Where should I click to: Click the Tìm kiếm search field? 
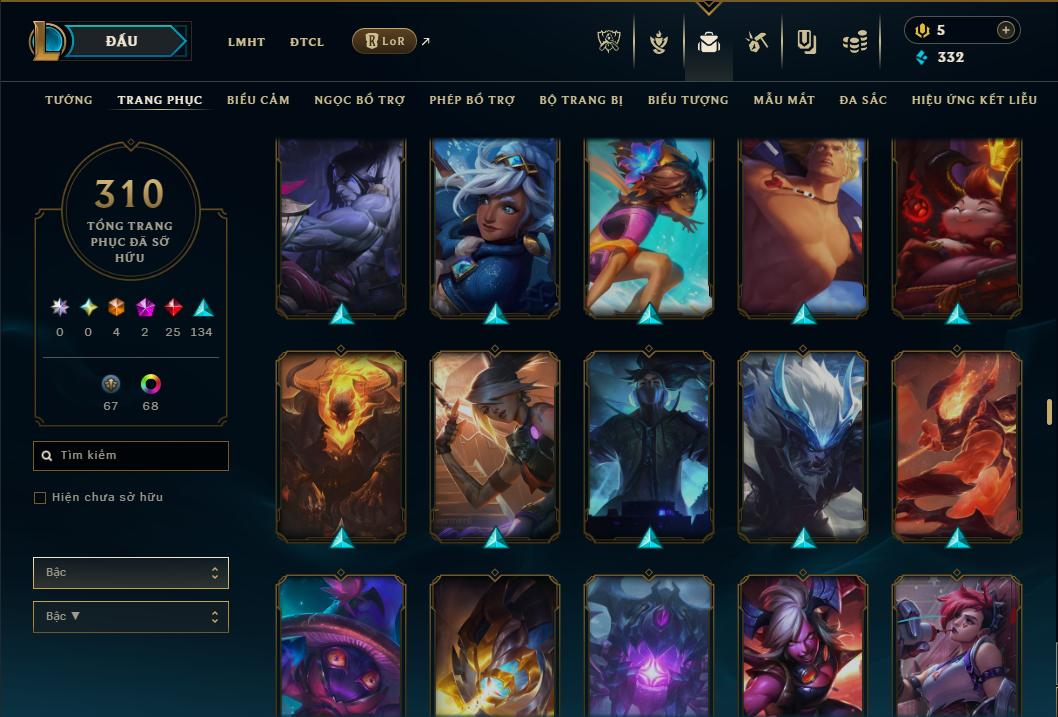(131, 456)
